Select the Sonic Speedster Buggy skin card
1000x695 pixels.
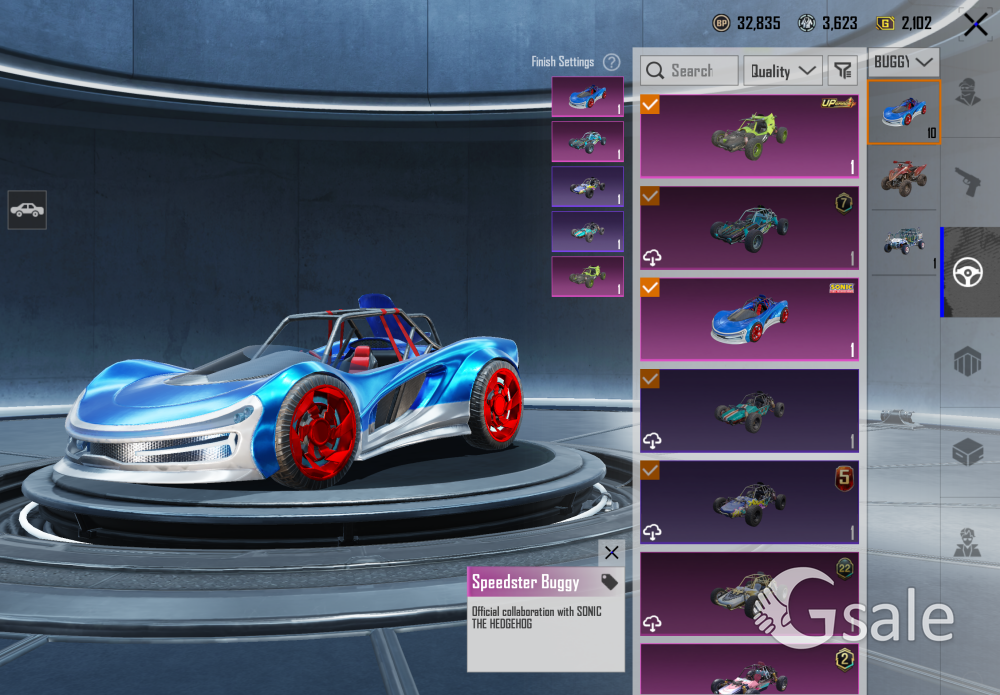point(749,319)
